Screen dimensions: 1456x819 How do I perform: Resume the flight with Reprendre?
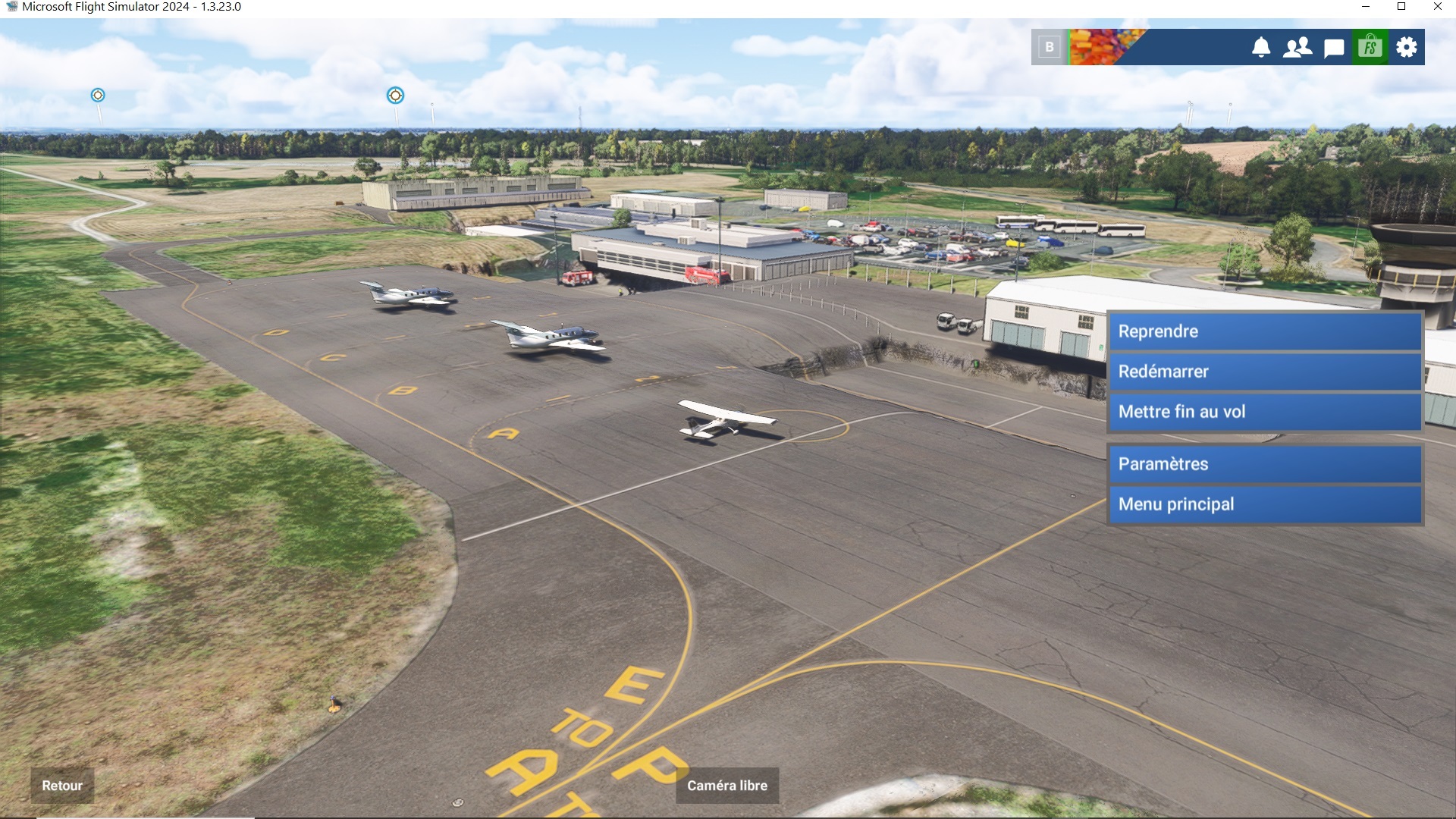pos(1264,331)
